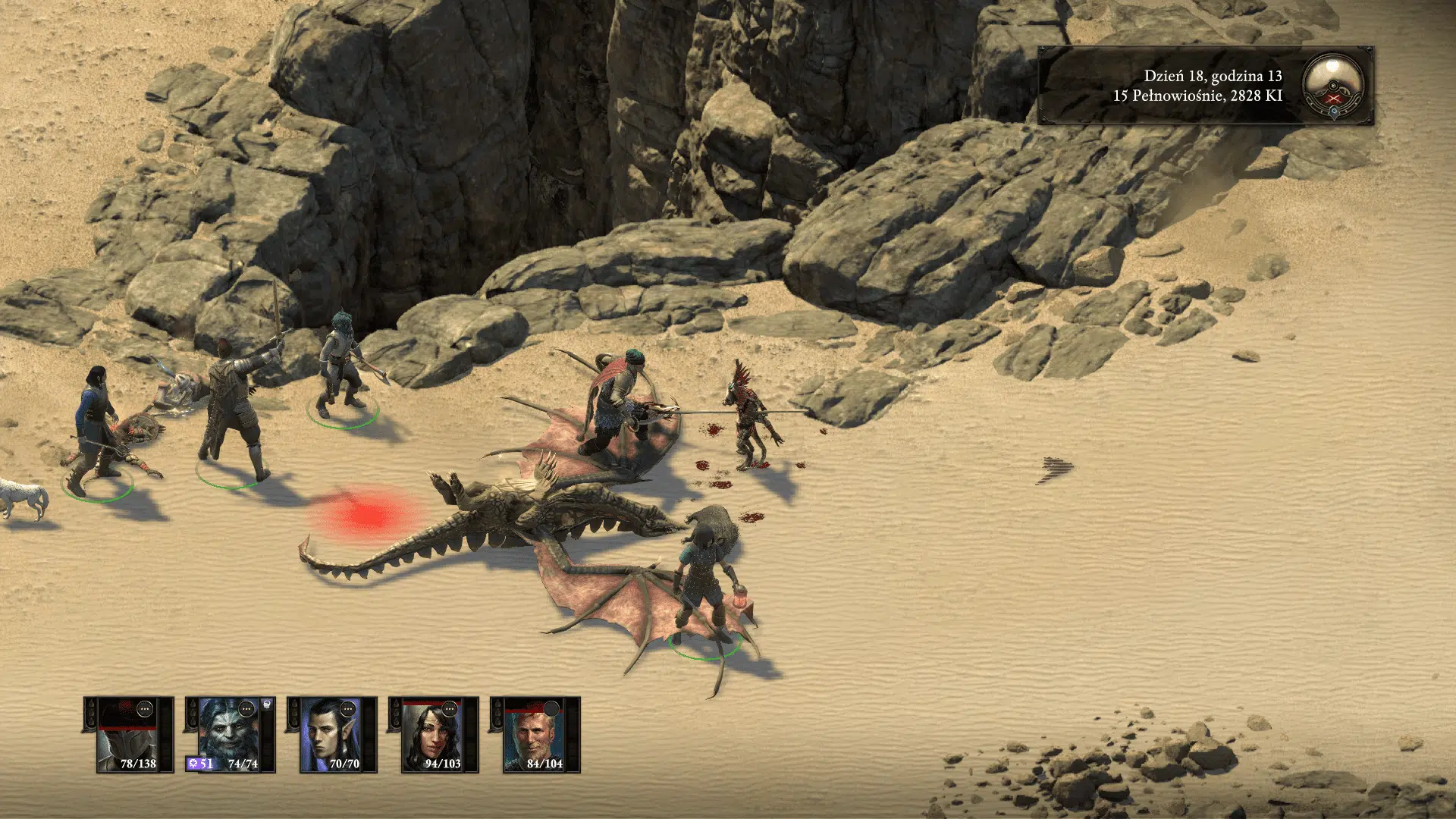Click the purple focus counter showing 51
Image resolution: width=1456 pixels, height=819 pixels.
(x=200, y=764)
